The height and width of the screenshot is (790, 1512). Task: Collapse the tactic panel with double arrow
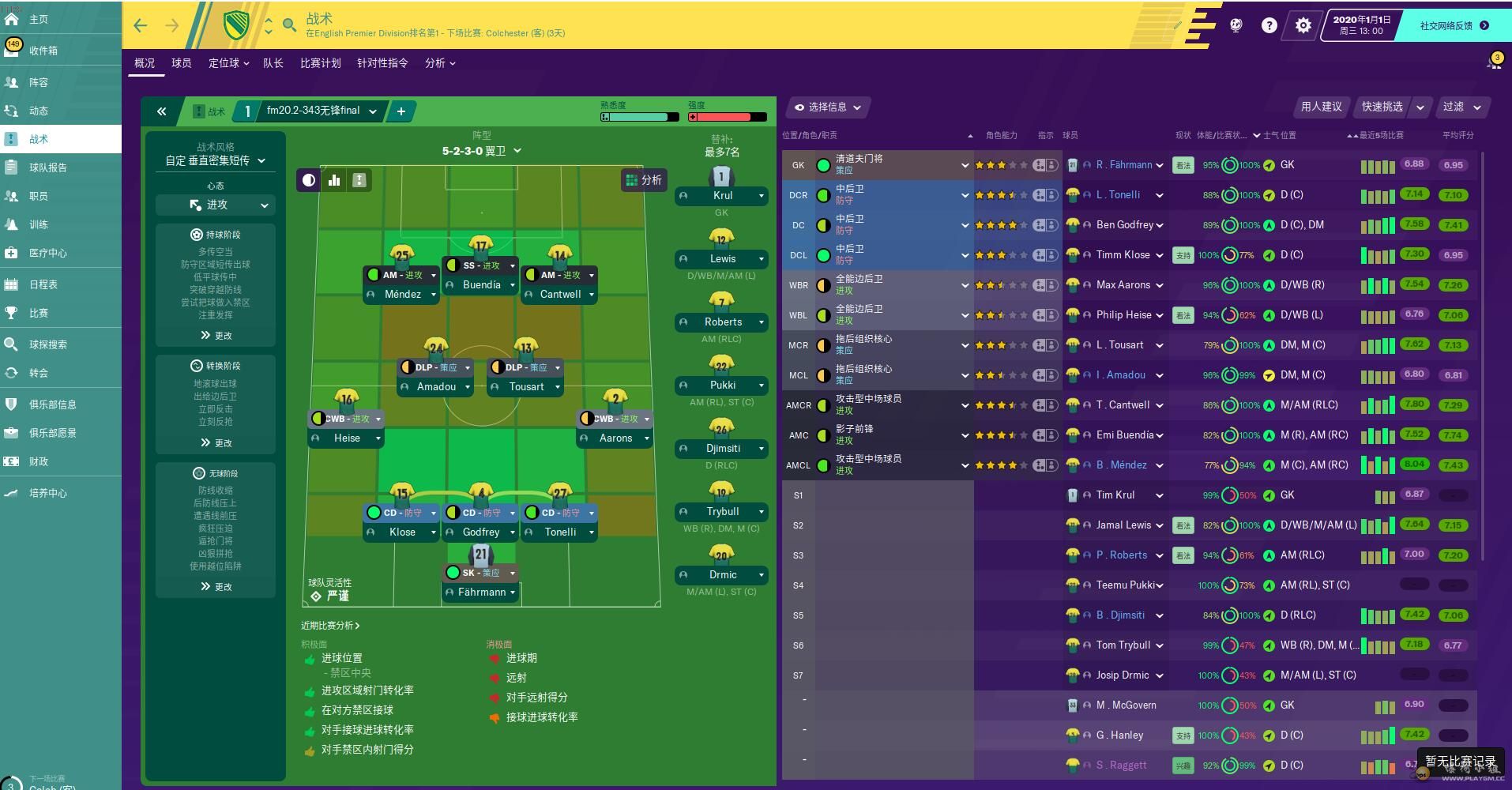pos(162,111)
